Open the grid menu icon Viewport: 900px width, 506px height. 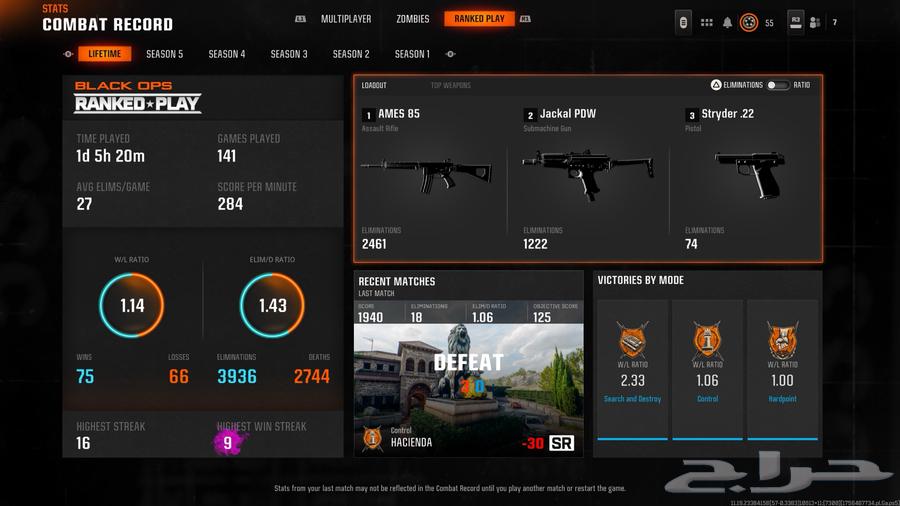706,22
